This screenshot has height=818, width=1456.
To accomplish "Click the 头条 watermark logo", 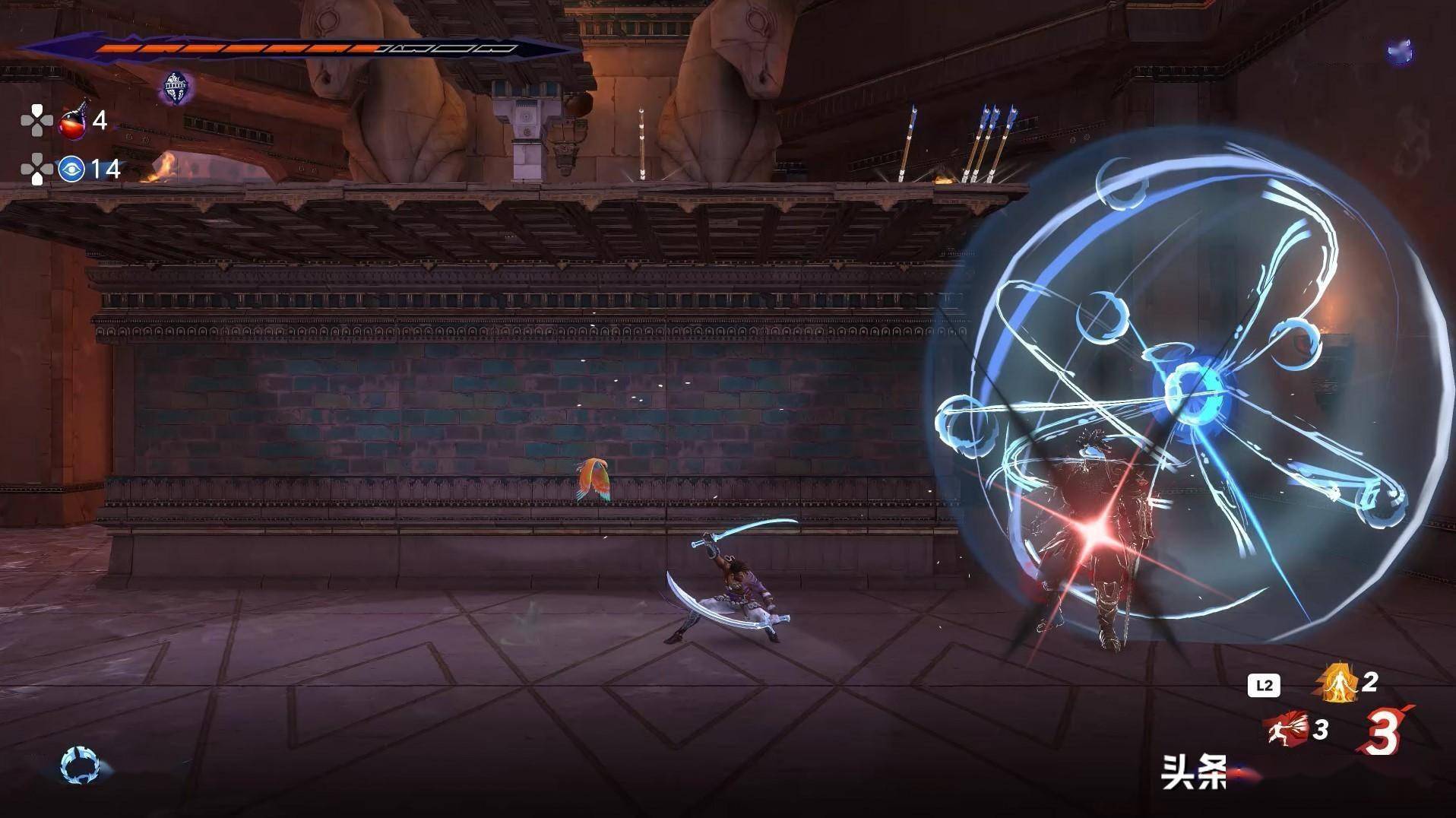I will (1194, 772).
